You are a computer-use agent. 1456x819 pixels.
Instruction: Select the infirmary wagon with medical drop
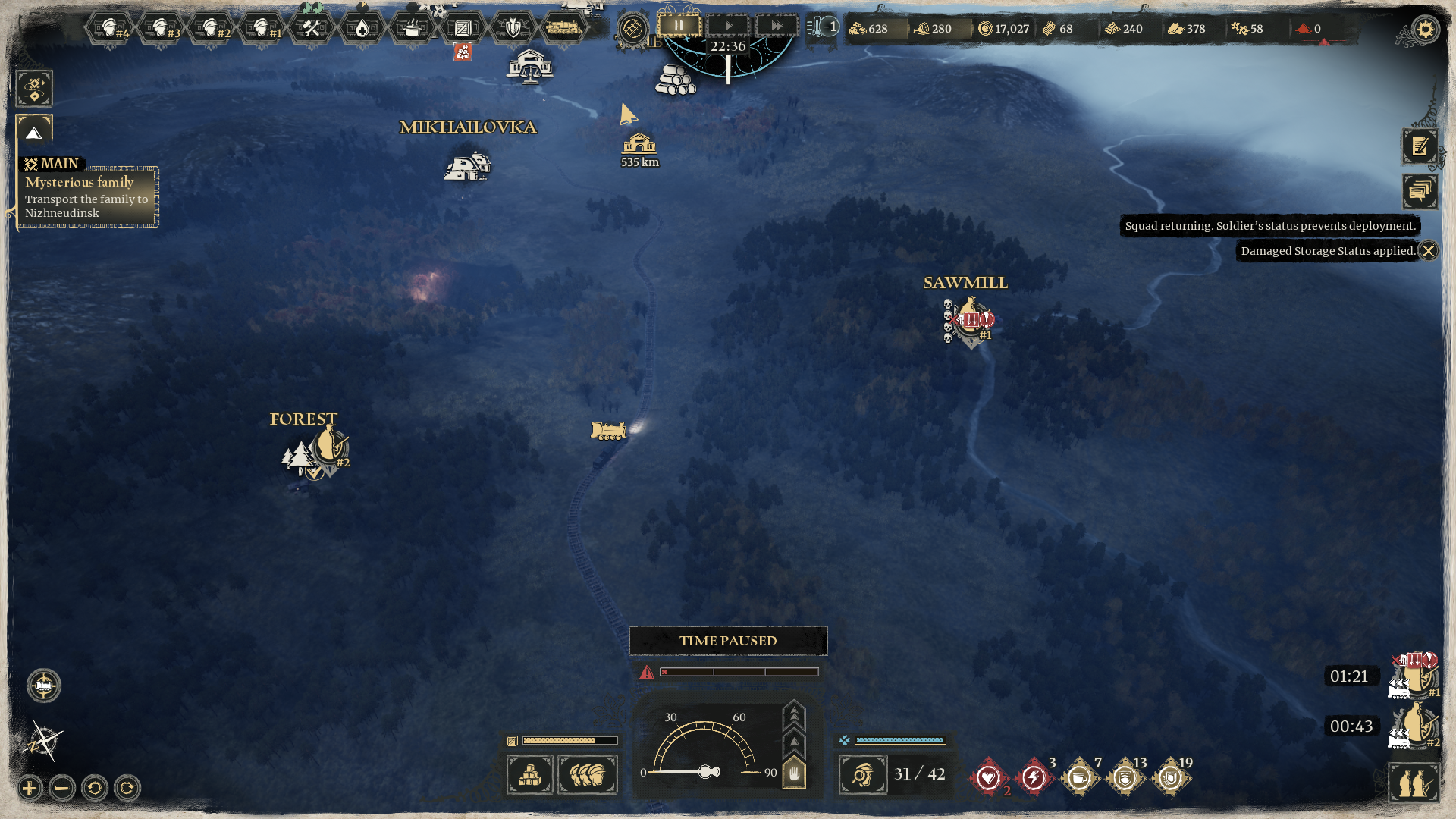point(362,29)
